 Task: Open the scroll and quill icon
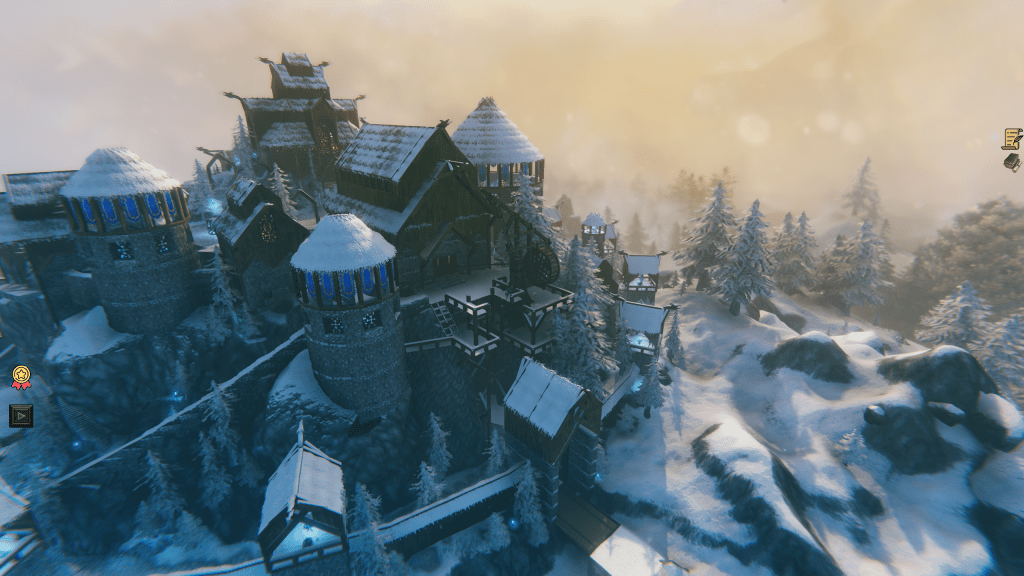coord(1012,138)
